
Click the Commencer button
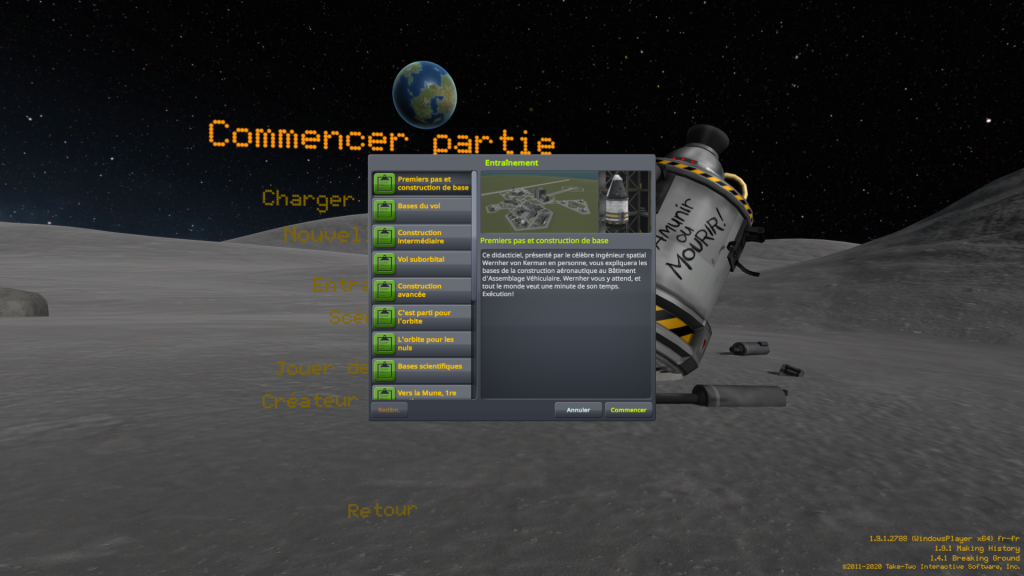point(629,409)
